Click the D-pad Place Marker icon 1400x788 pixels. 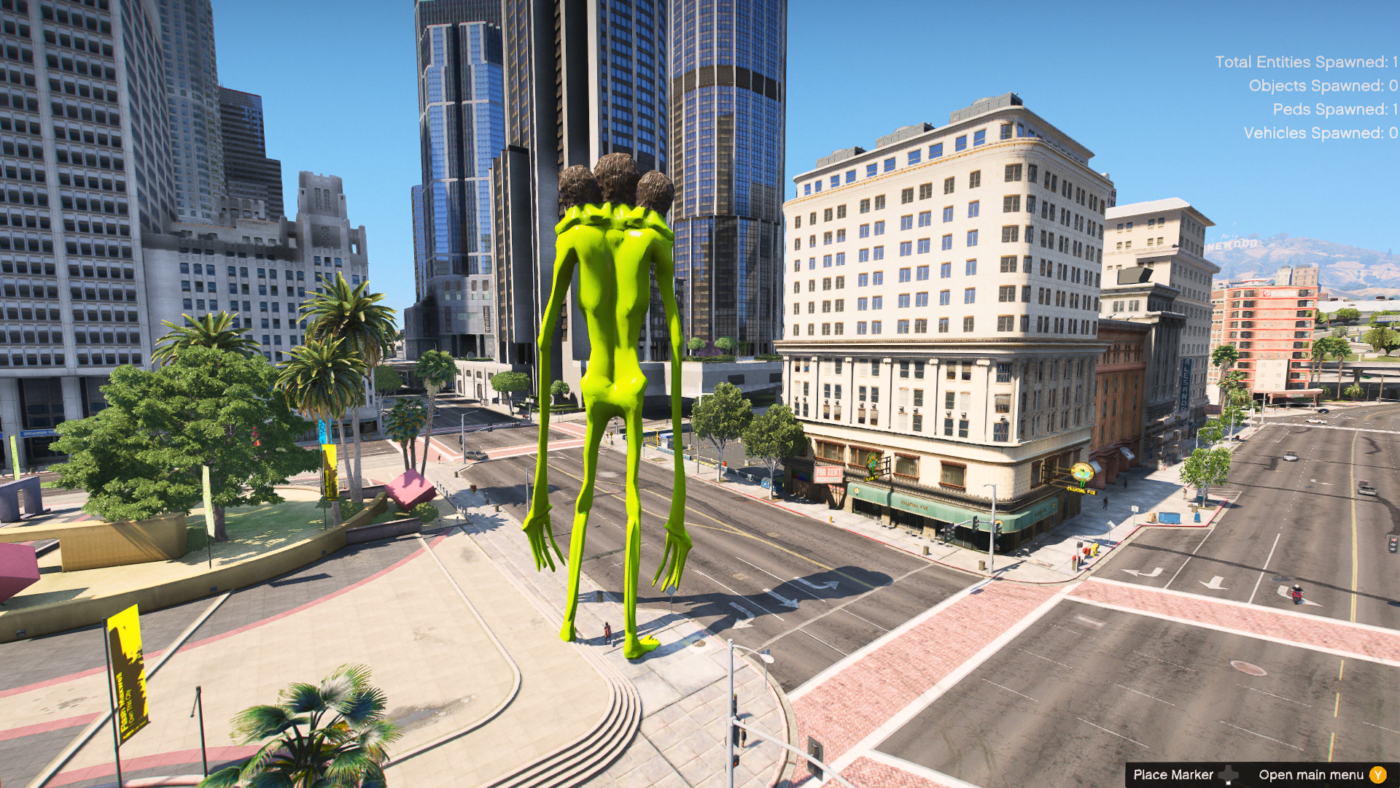[x=1228, y=775]
